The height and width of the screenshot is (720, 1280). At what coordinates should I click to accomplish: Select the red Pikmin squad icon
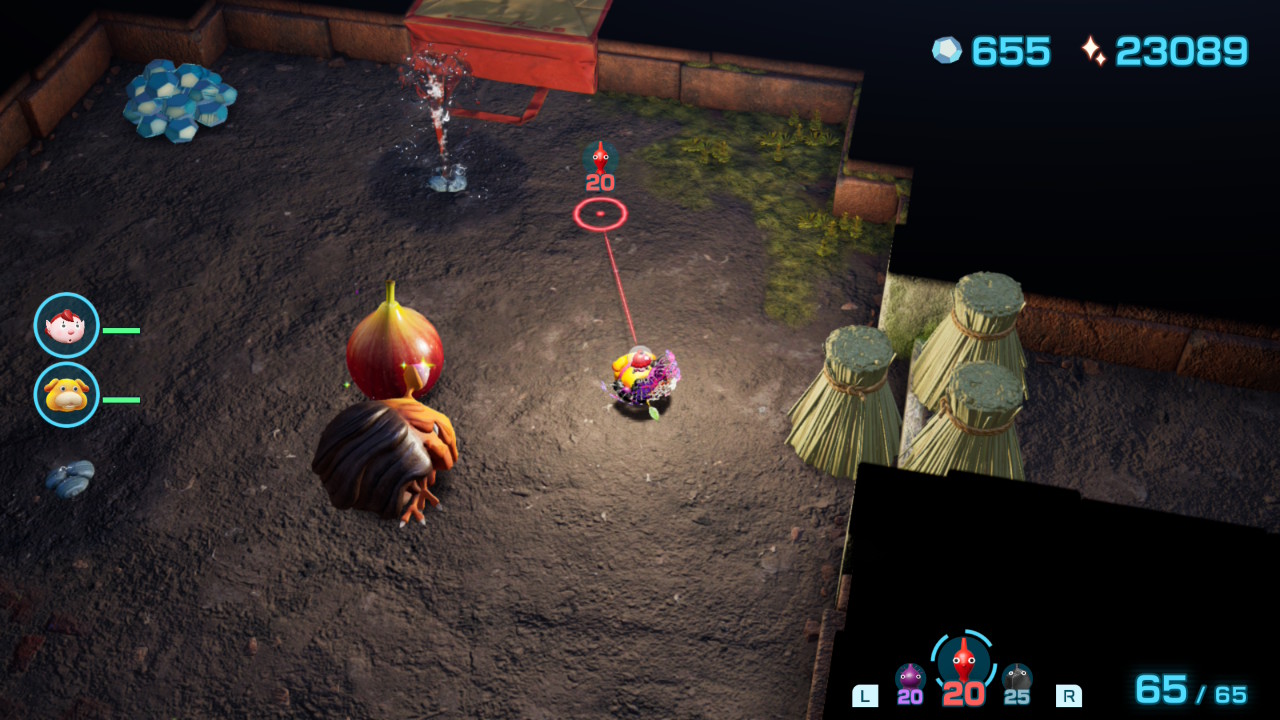click(963, 660)
